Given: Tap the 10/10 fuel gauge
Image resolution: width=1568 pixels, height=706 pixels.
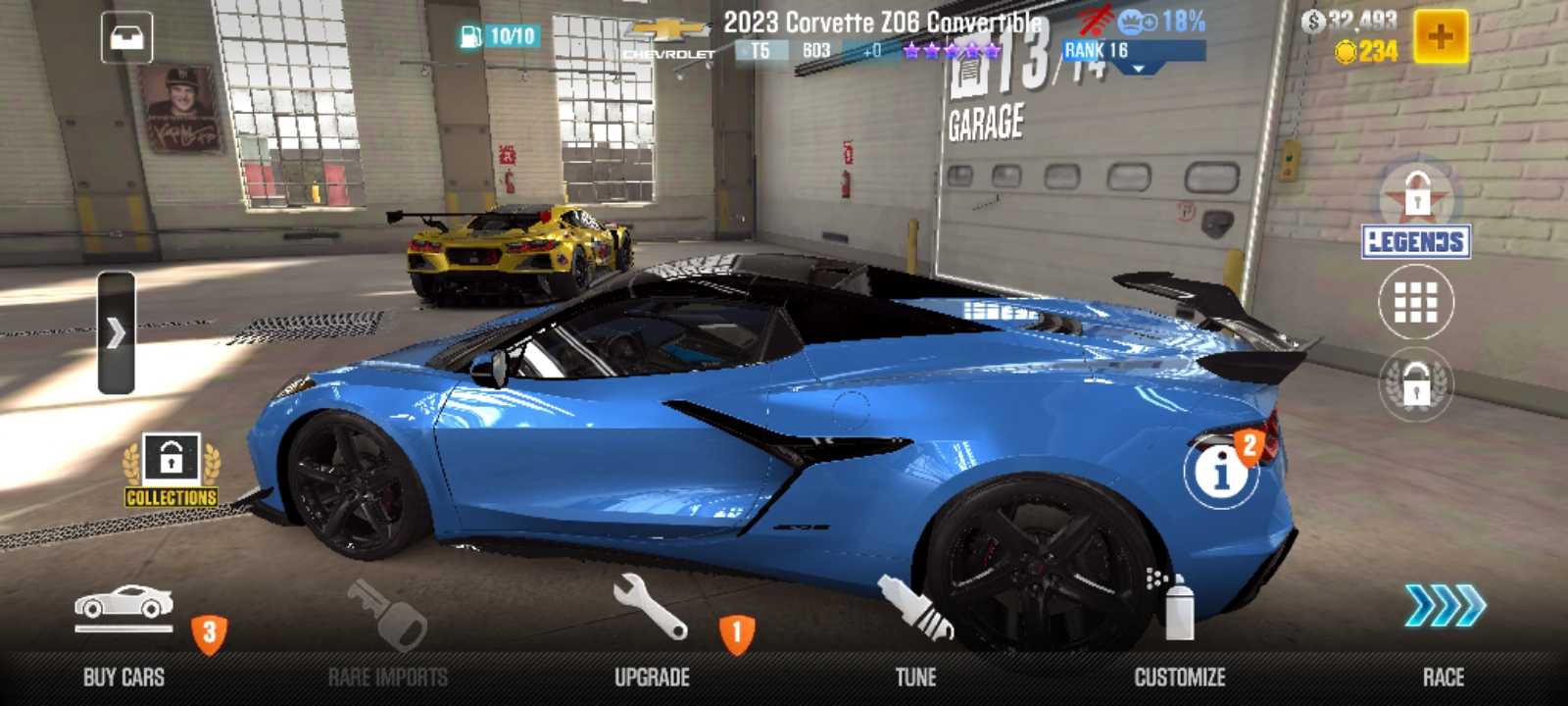Looking at the screenshot, I should 499,36.
